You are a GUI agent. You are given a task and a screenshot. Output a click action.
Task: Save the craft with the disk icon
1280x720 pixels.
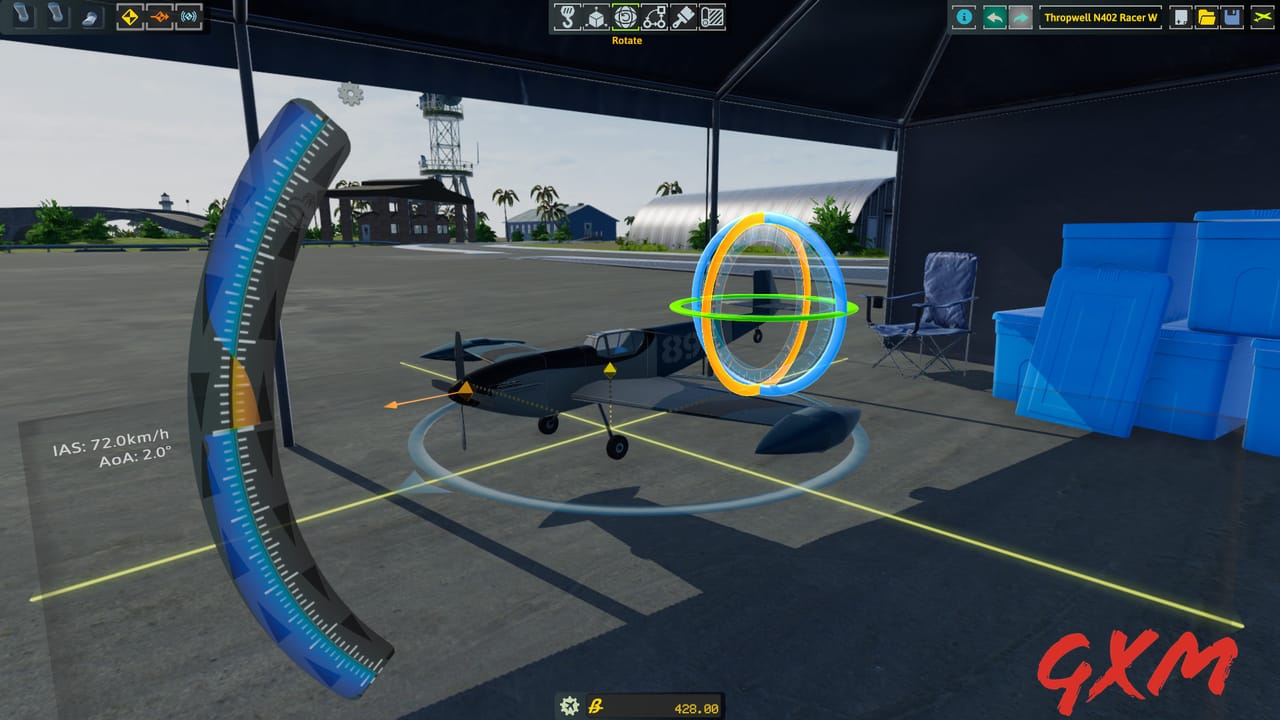(x=1233, y=17)
